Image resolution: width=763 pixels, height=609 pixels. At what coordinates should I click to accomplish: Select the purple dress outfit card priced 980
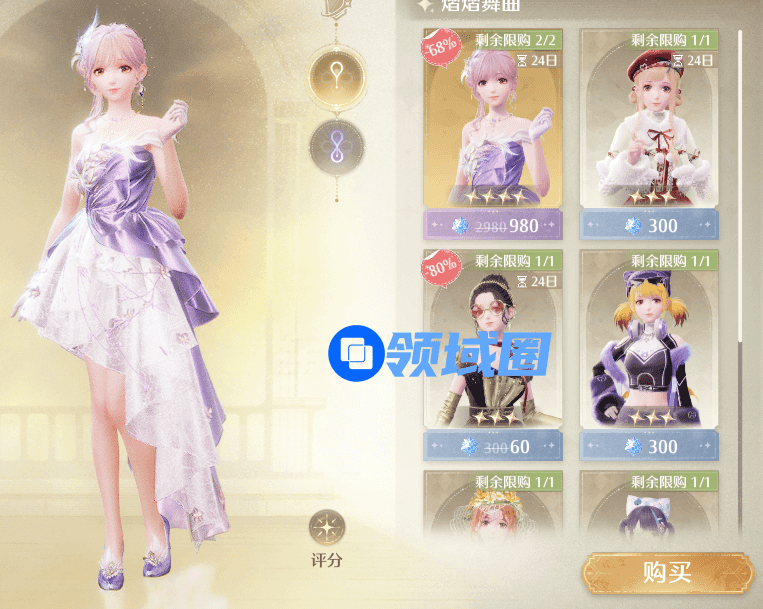point(492,130)
